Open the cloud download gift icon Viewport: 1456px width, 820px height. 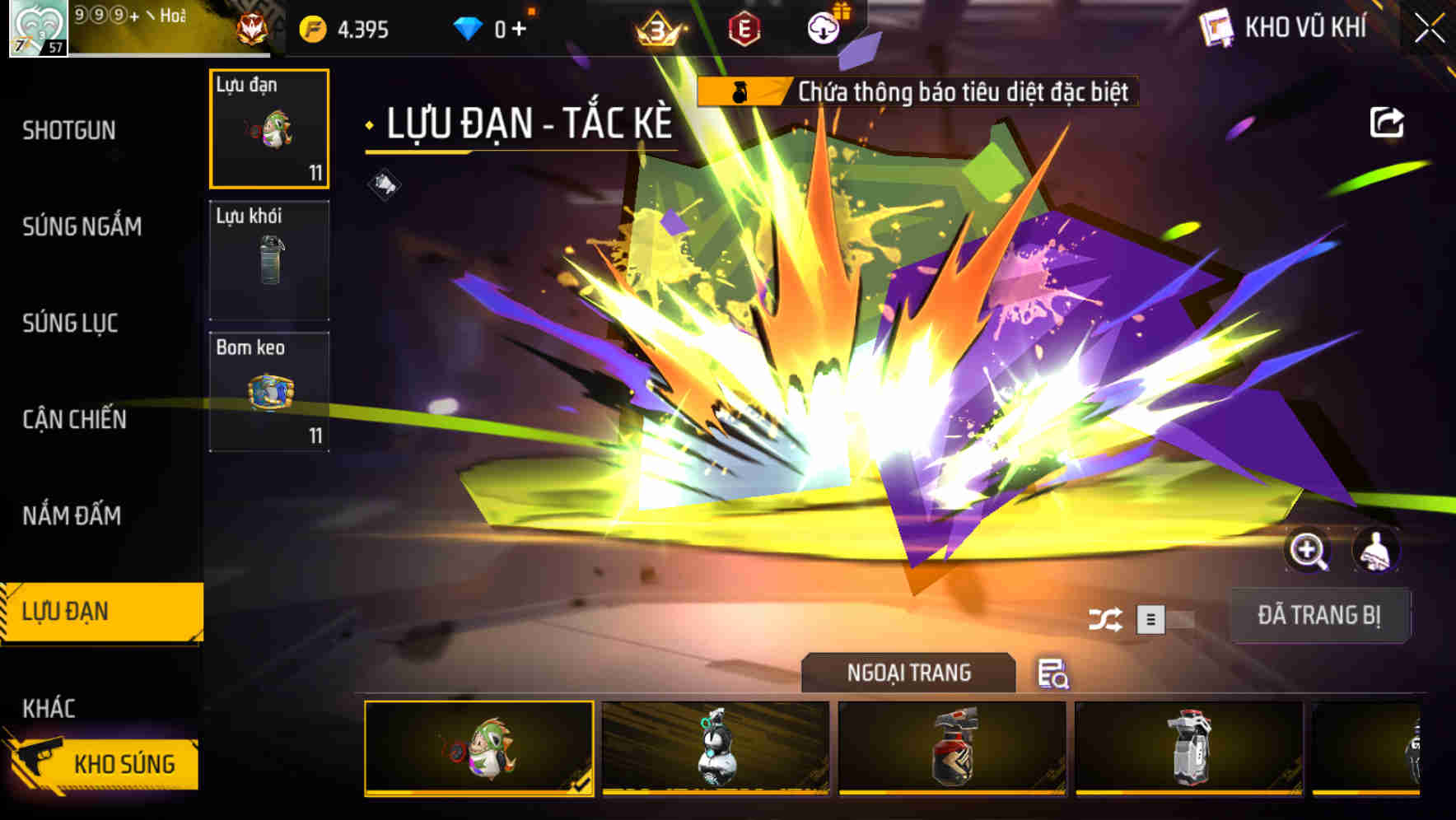pos(822,26)
